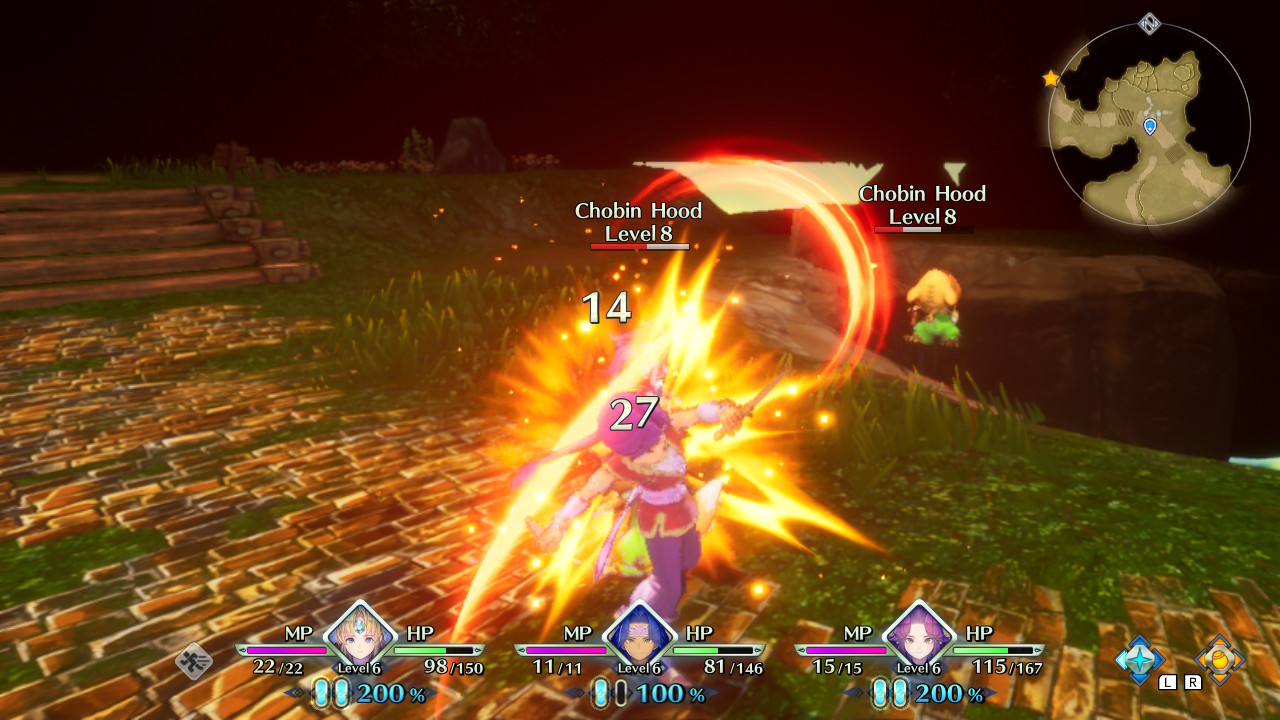Toggle the running figure icon
This screenshot has height=720, width=1280.
[194, 660]
